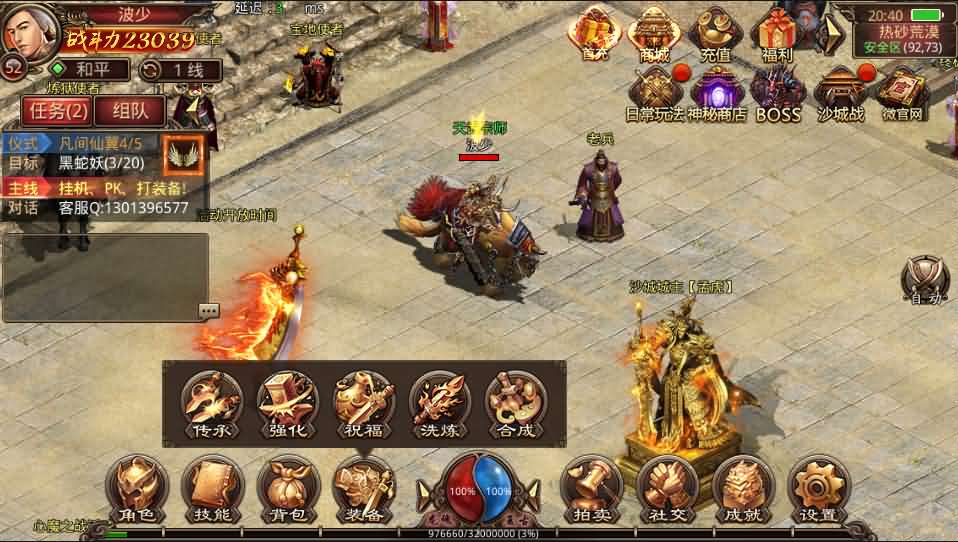
Task: Select 传承 inheritance in equipment submenu
Action: tap(211, 404)
